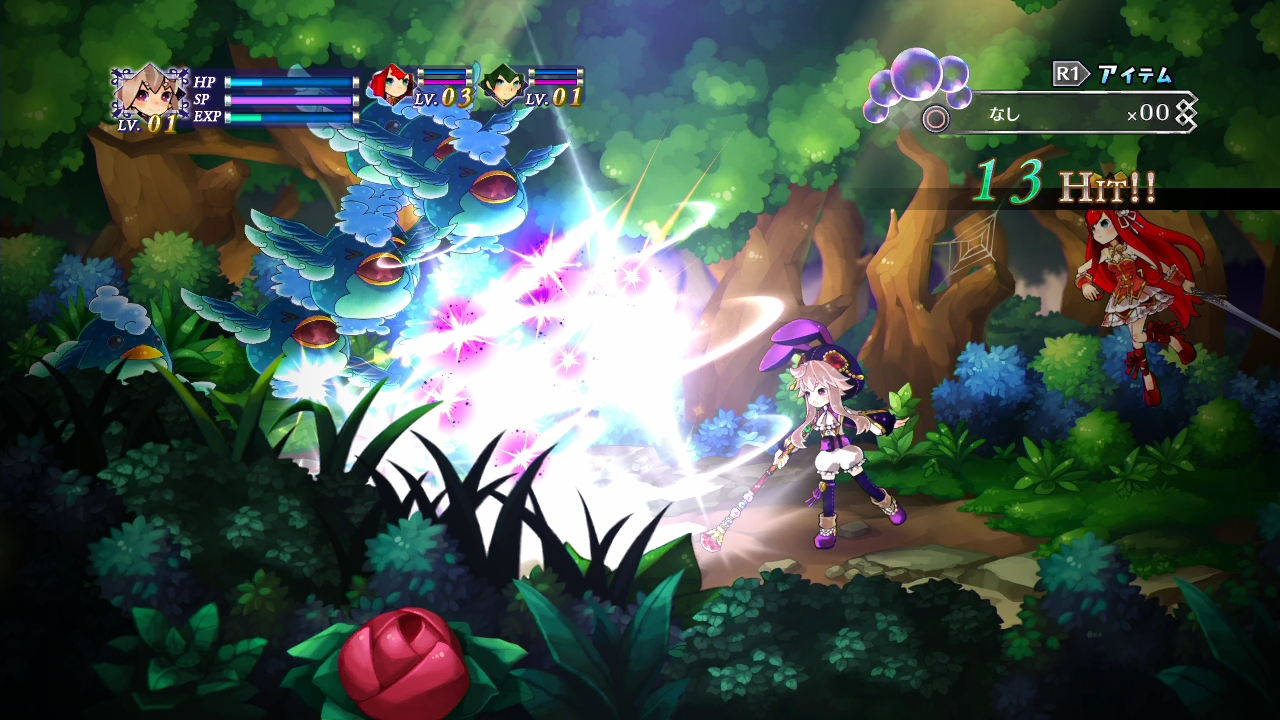
Task: Toggle the アイテム item shortcut
Action: point(1135,71)
